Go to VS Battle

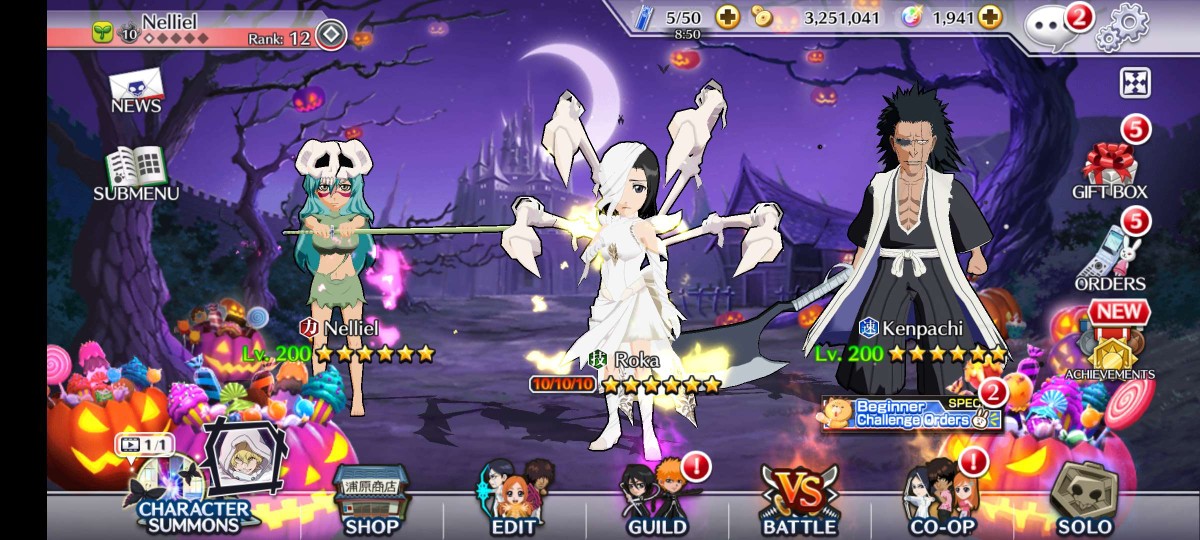(799, 500)
